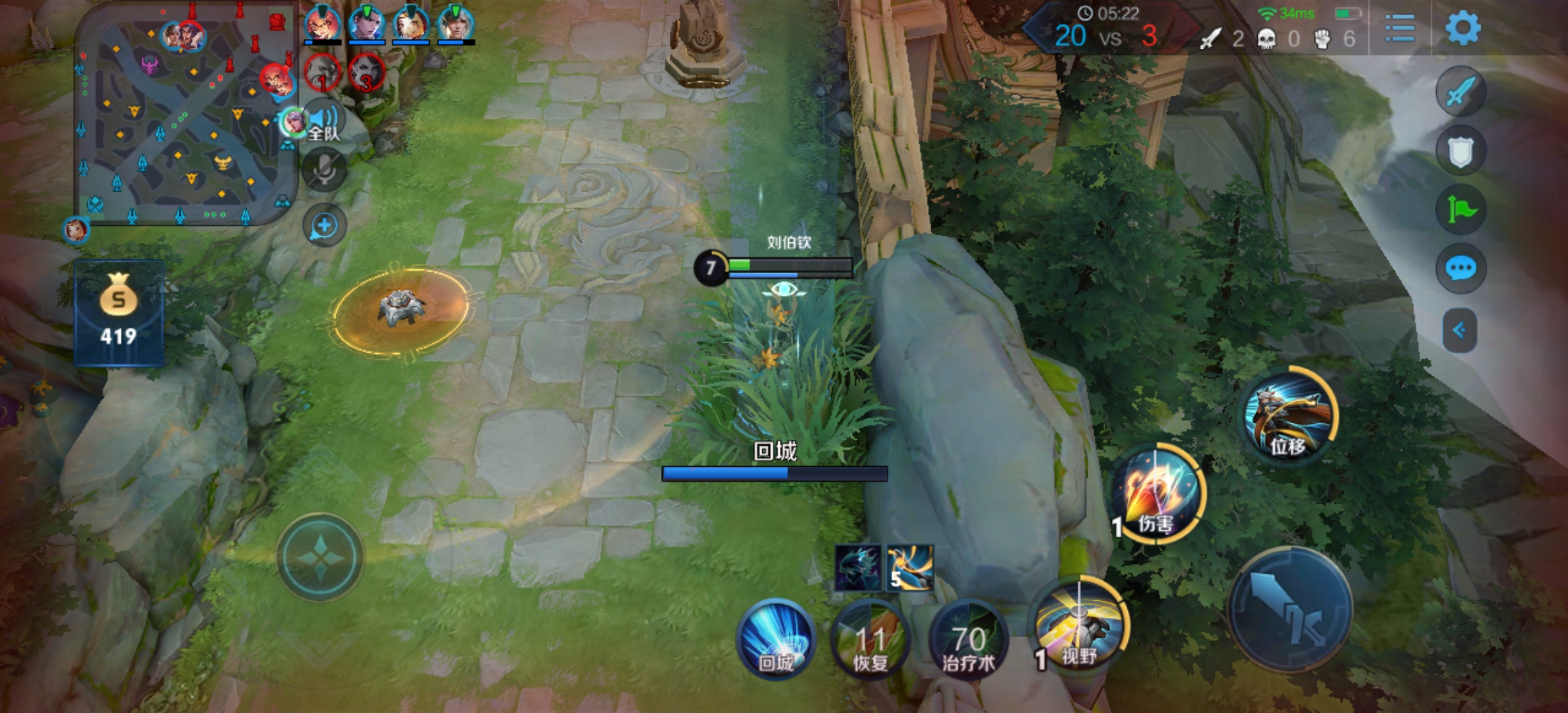Hit the basic attack sword button
The height and width of the screenshot is (713, 1568).
pos(1290,609)
